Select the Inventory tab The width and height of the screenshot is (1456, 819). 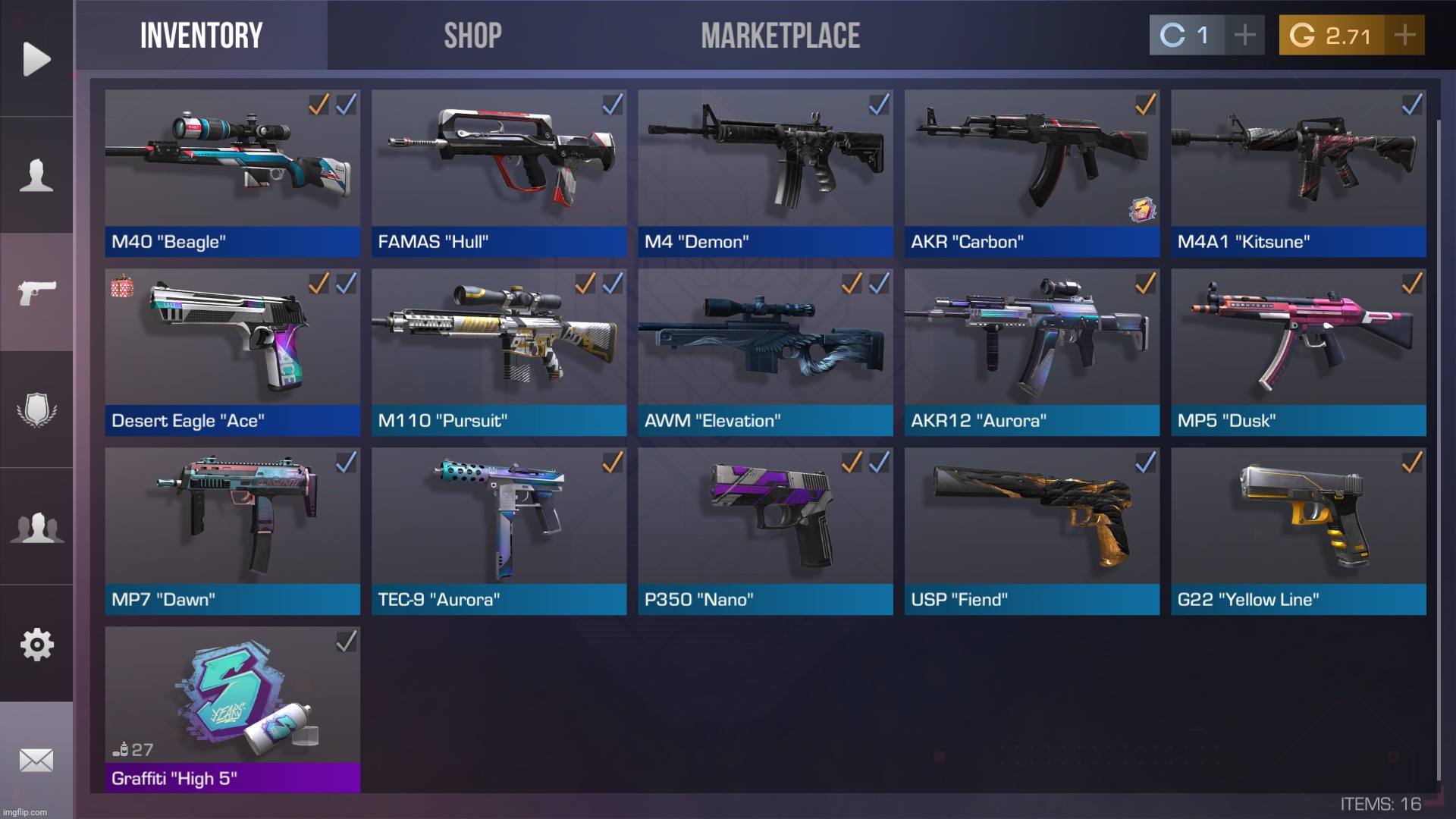[x=201, y=36]
